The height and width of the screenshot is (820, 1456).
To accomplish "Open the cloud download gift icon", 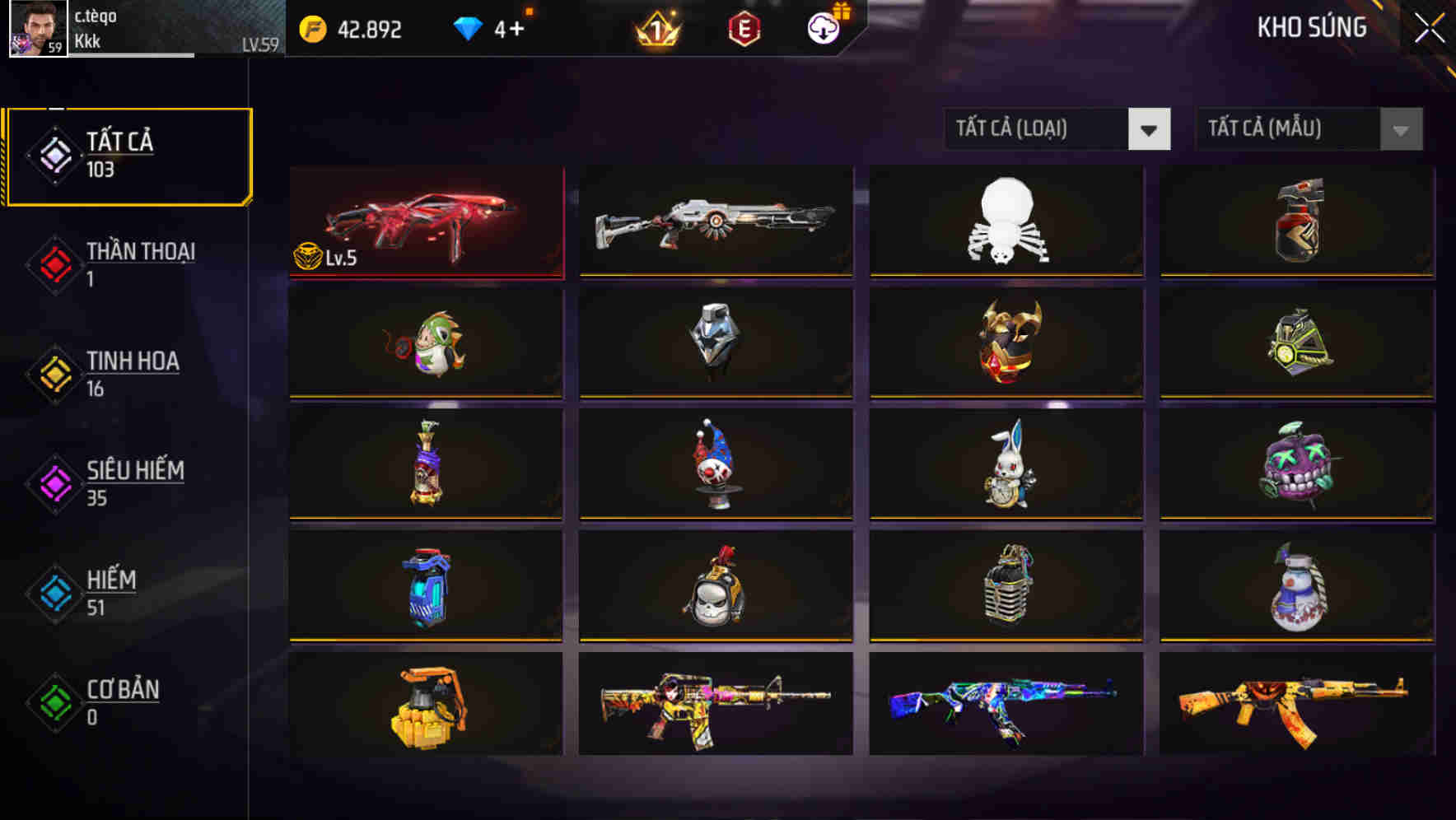I will [x=821, y=29].
